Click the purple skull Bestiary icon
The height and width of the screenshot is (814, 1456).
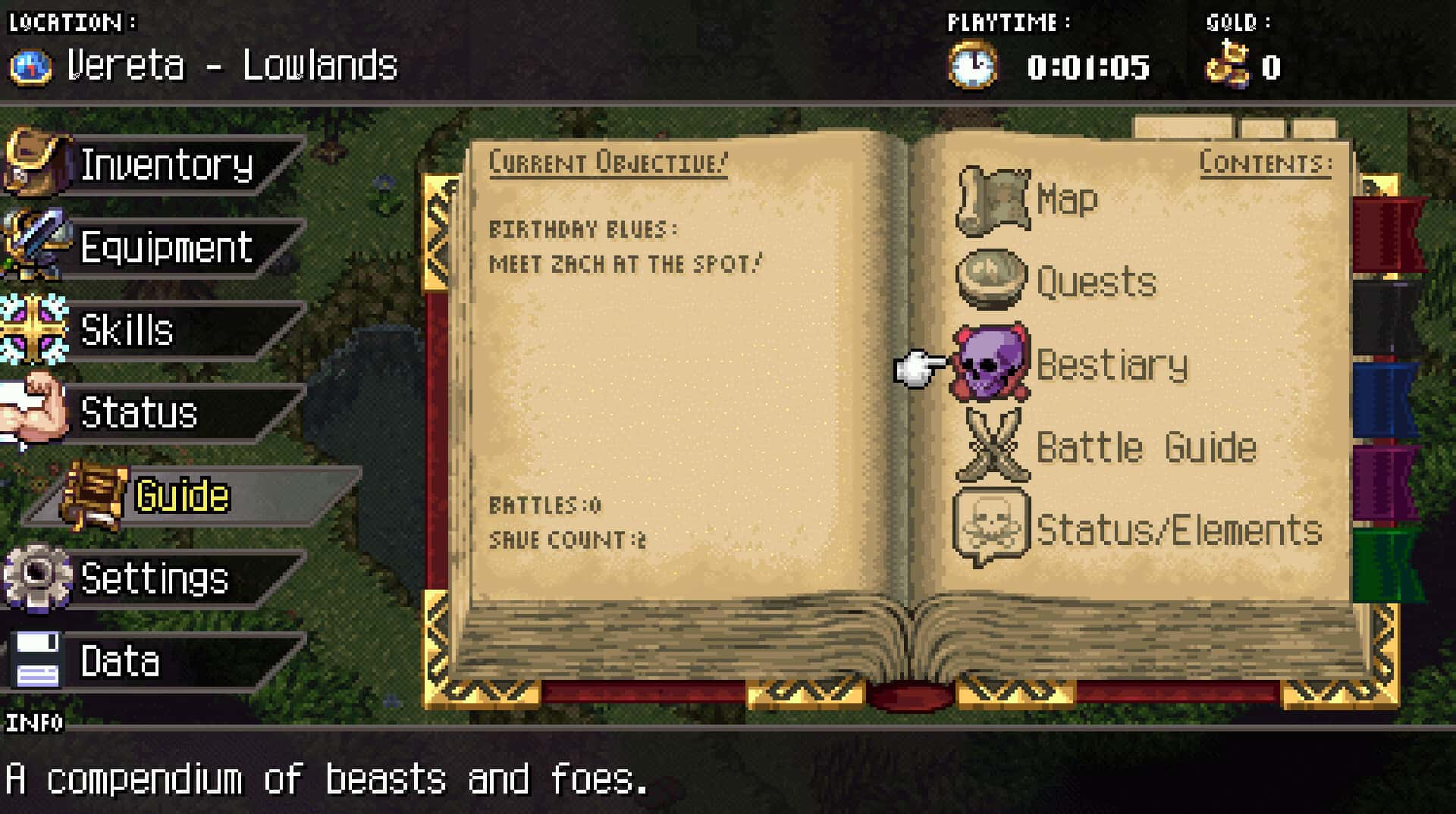pos(992,362)
